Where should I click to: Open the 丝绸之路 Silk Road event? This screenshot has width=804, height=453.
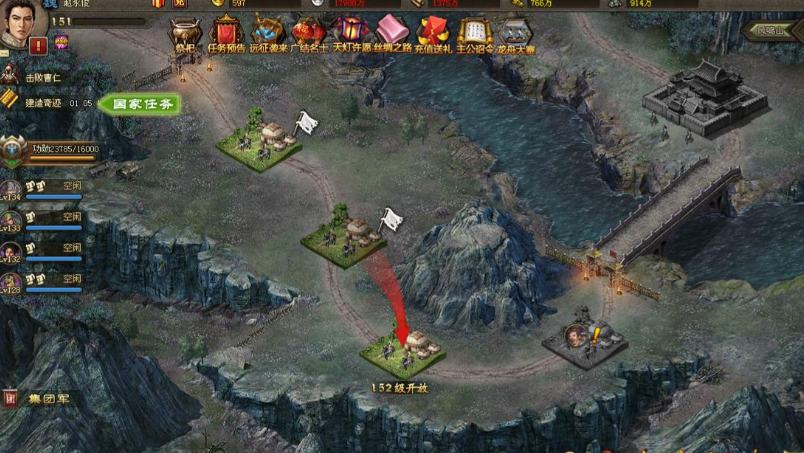coord(391,34)
